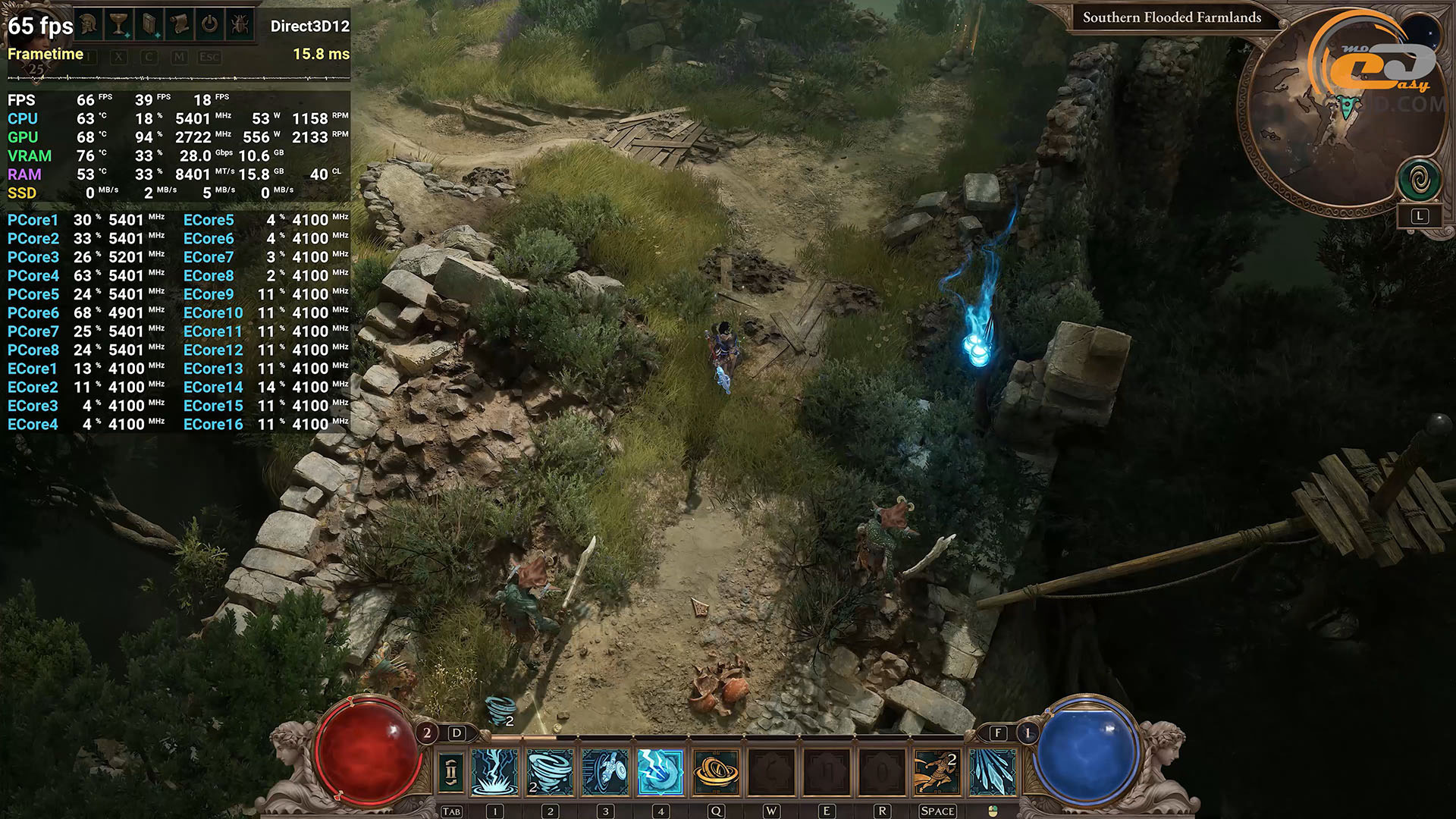Use the red life flask orb
Image resolution: width=1456 pixels, height=819 pixels.
pyautogui.click(x=367, y=751)
